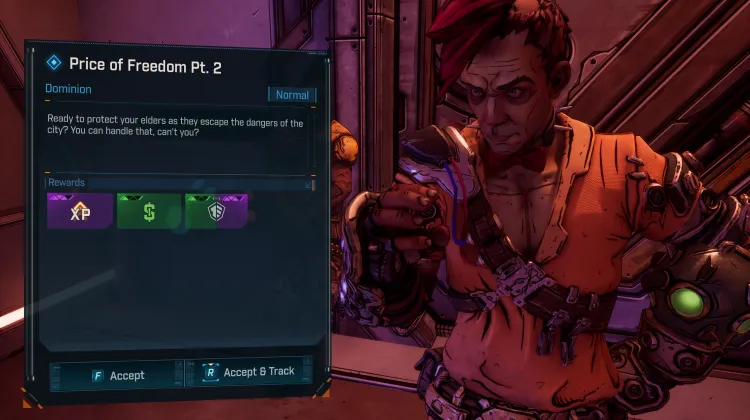Select the shield reward icon
The width and height of the screenshot is (750, 420).
point(216,211)
